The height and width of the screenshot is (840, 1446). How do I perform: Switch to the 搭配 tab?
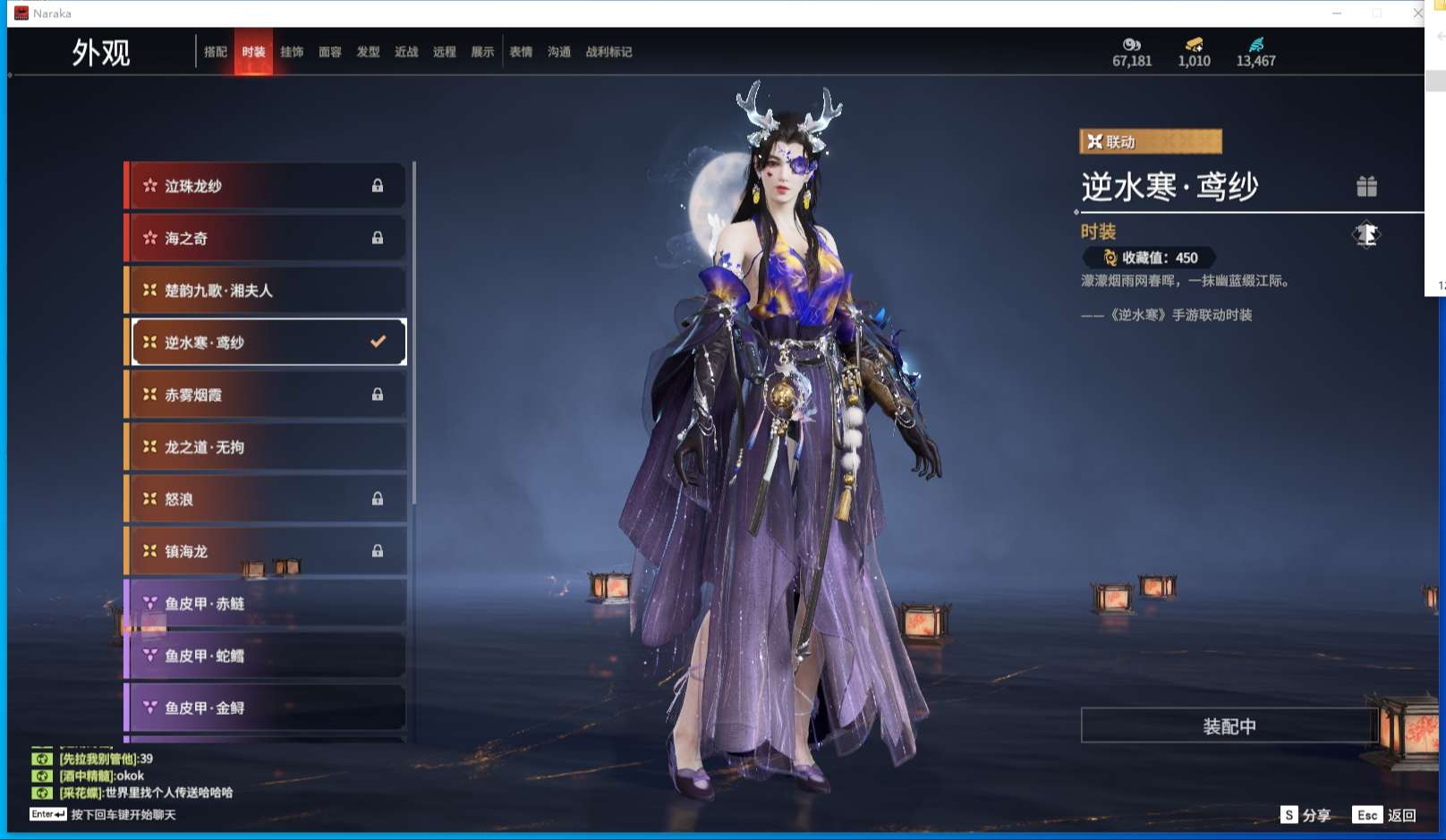(x=216, y=52)
